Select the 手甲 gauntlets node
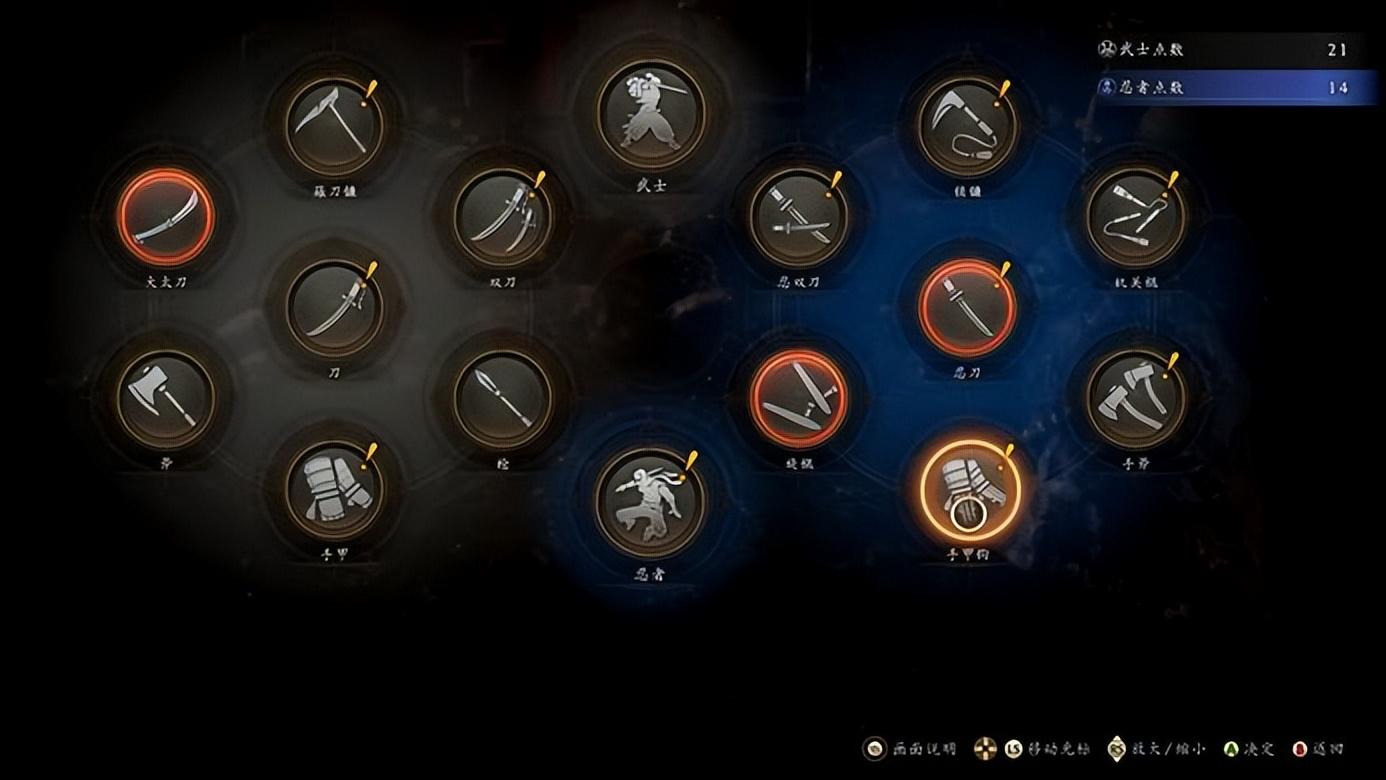The width and height of the screenshot is (1386, 780). coord(334,489)
